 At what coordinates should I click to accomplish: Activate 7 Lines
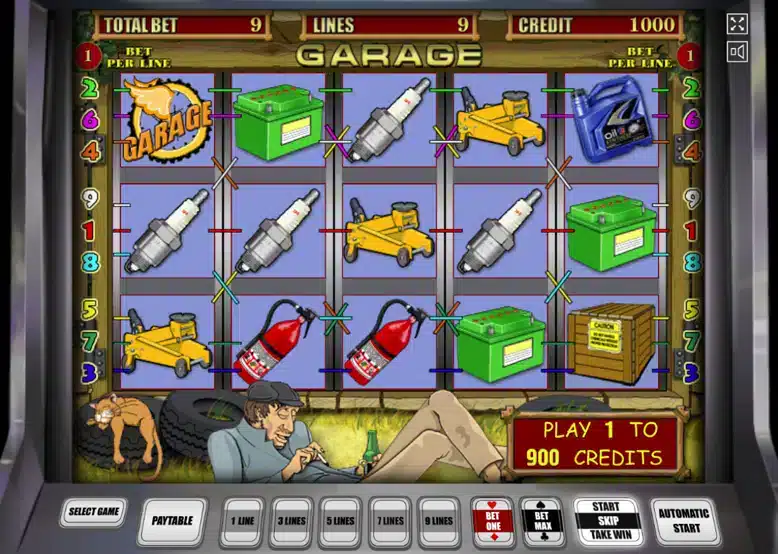click(x=390, y=520)
